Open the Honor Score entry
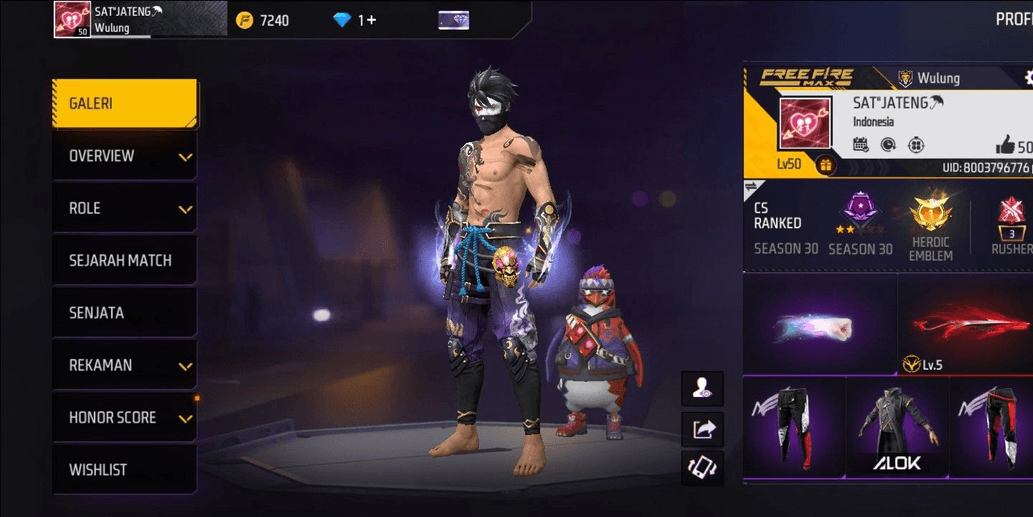Image resolution: width=1033 pixels, height=517 pixels. pyautogui.click(x=124, y=417)
